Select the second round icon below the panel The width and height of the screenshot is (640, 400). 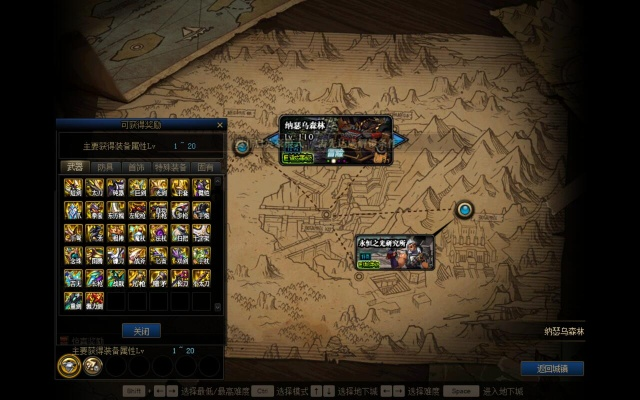click(92, 365)
